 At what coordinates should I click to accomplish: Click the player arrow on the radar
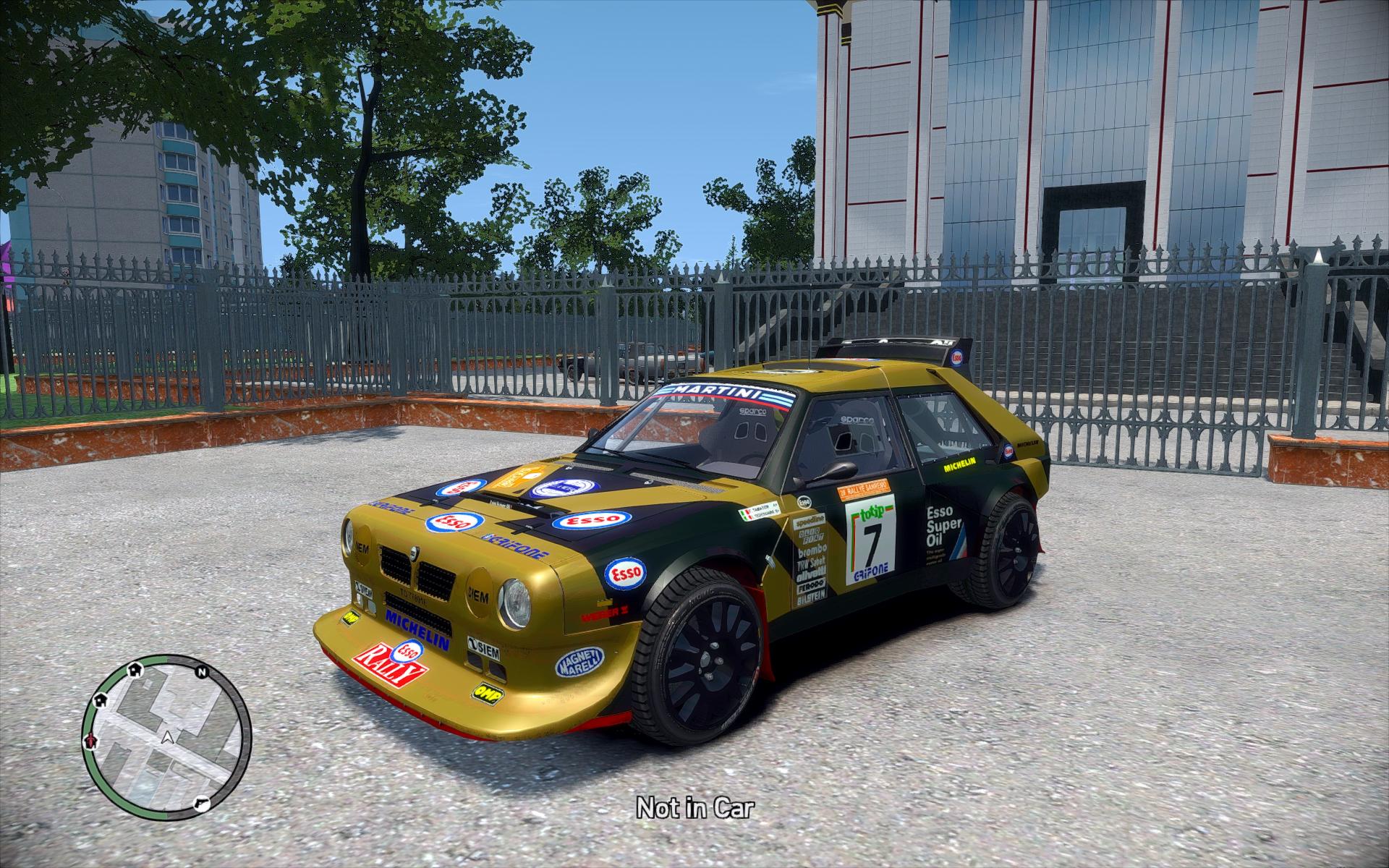[x=168, y=737]
